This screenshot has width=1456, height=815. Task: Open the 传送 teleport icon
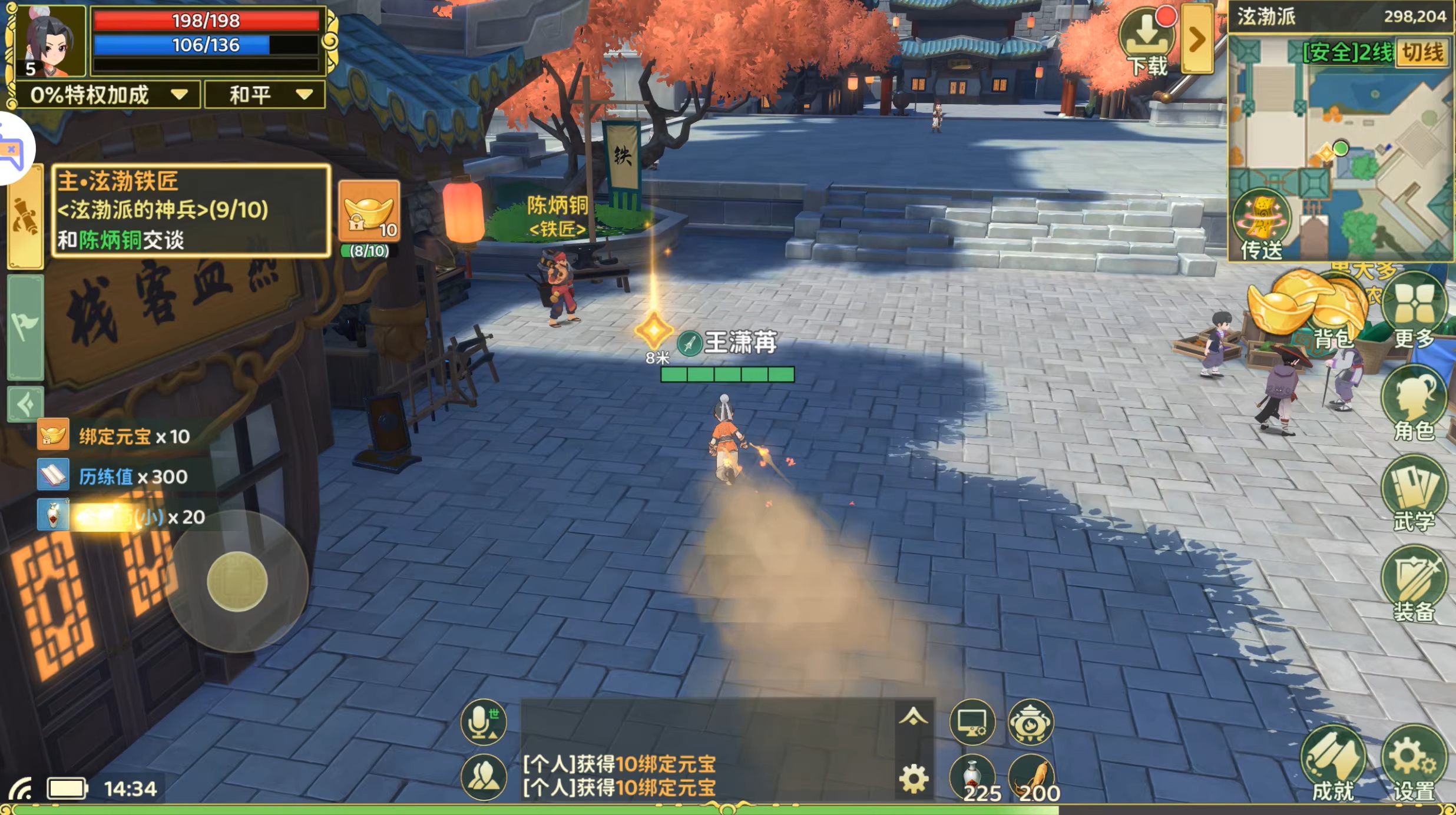coord(1260,224)
